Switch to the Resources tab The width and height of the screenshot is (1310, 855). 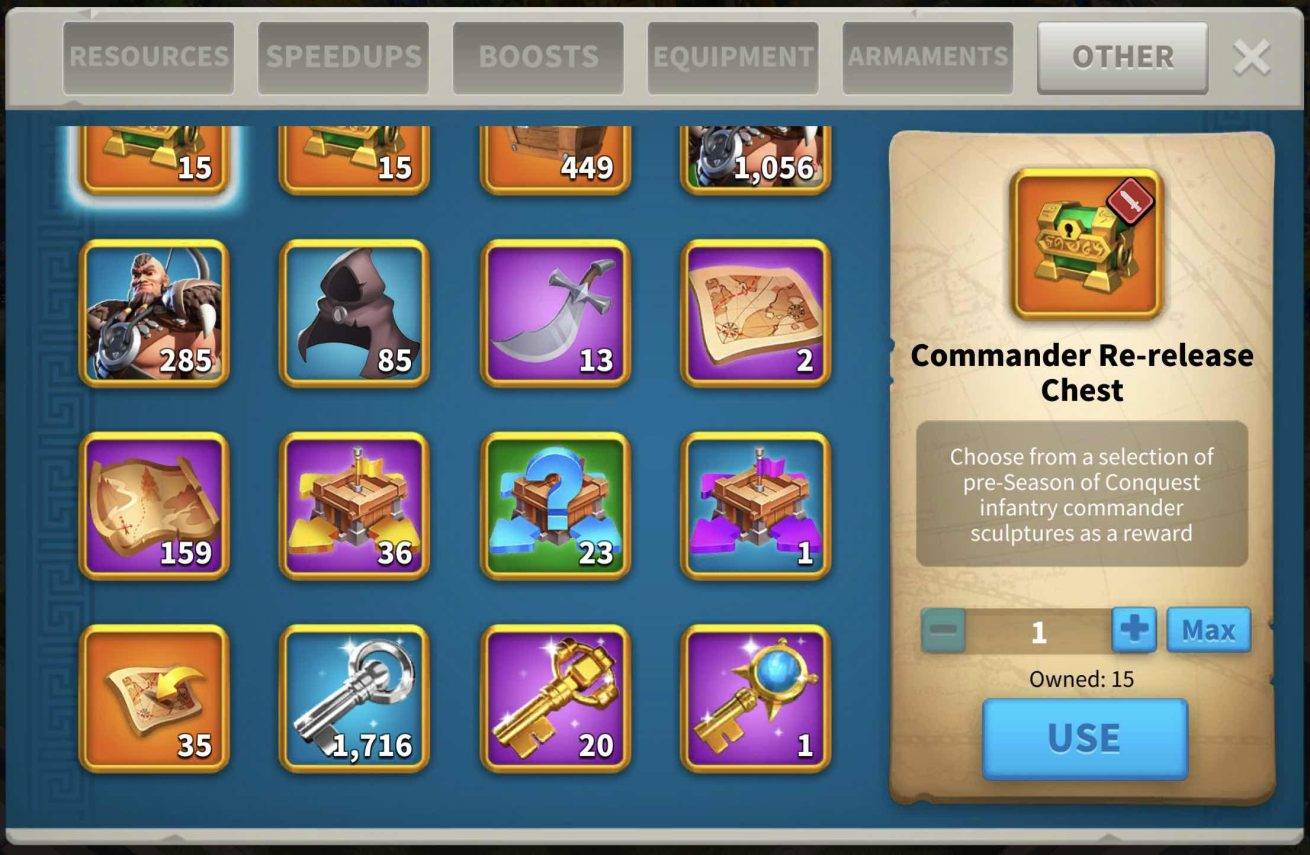[148, 57]
